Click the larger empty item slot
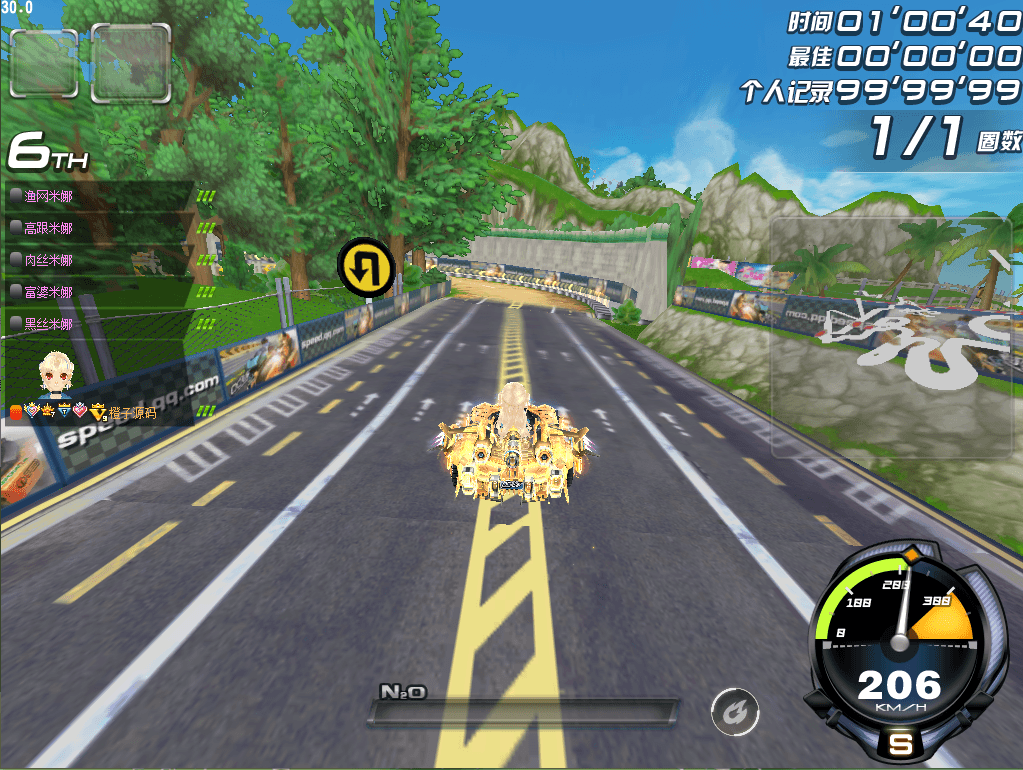This screenshot has height=770, width=1023. coord(130,63)
